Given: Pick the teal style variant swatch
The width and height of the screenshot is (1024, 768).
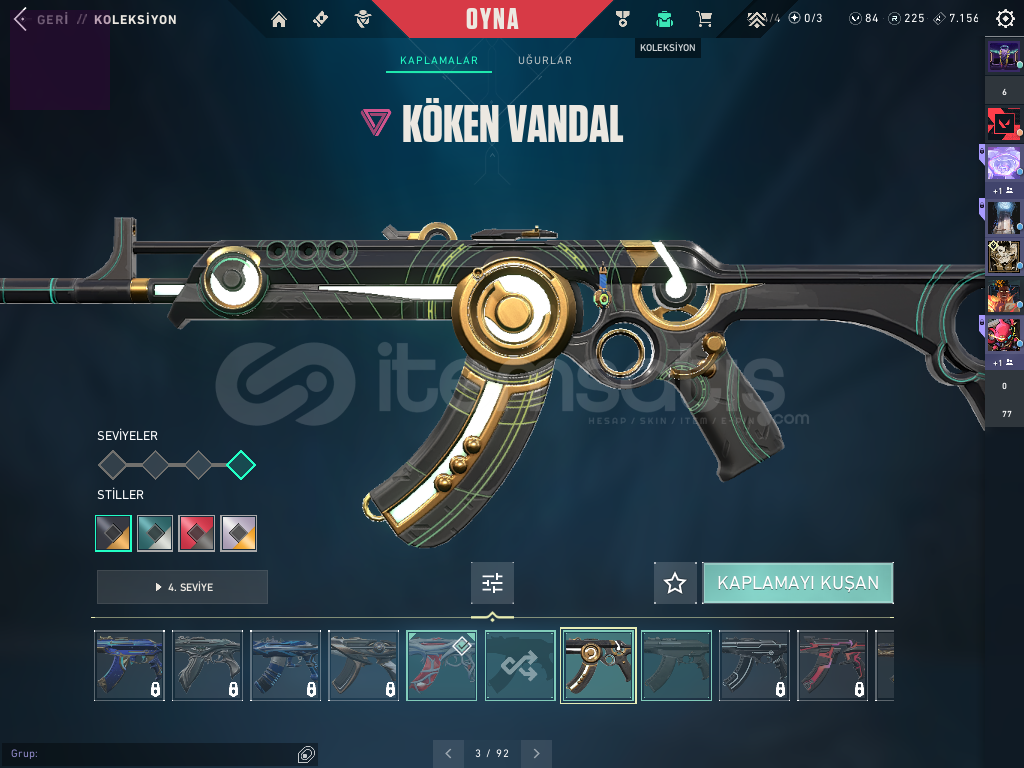Looking at the screenshot, I should pyautogui.click(x=155, y=533).
